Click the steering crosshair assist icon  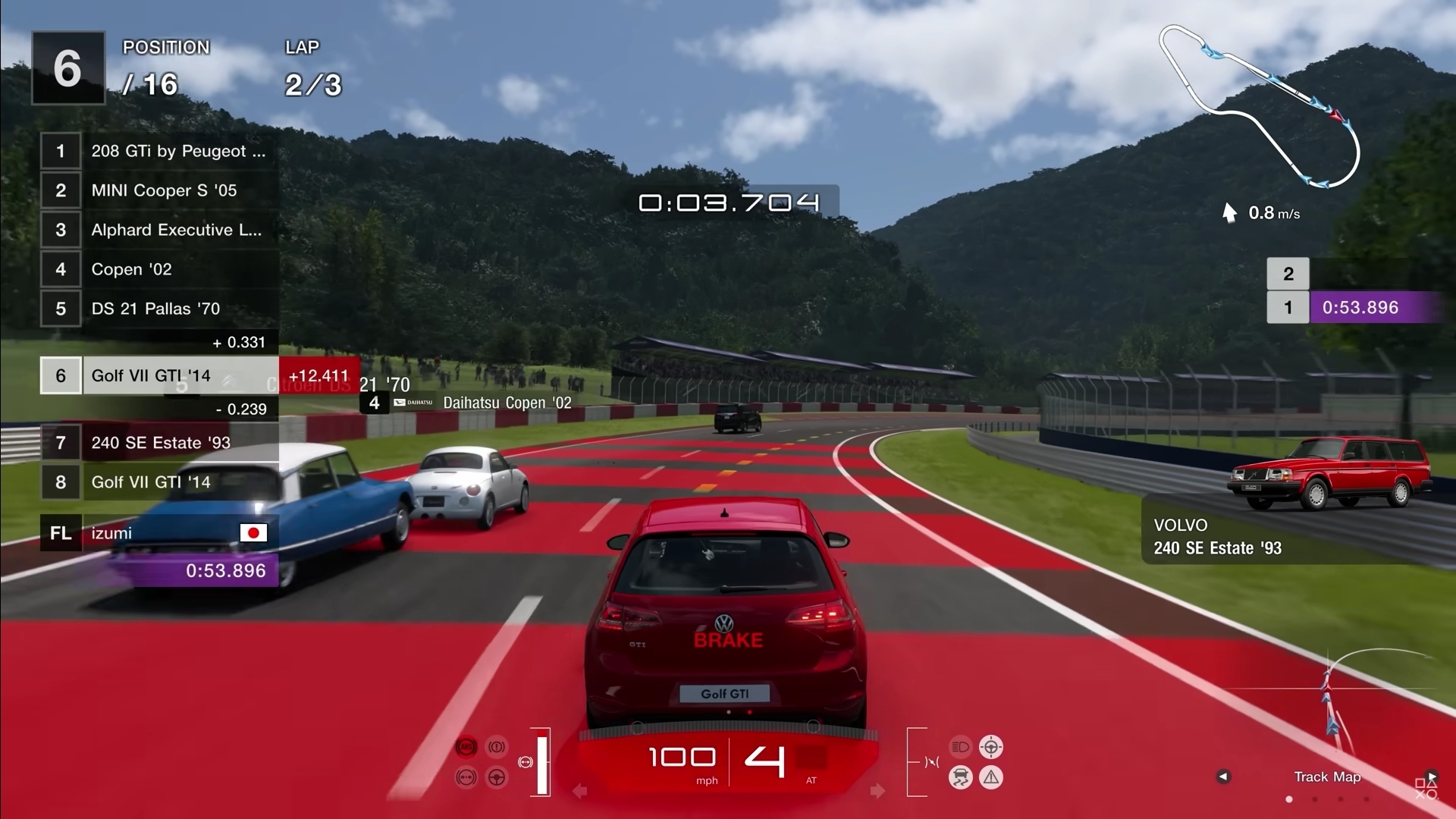[993, 748]
